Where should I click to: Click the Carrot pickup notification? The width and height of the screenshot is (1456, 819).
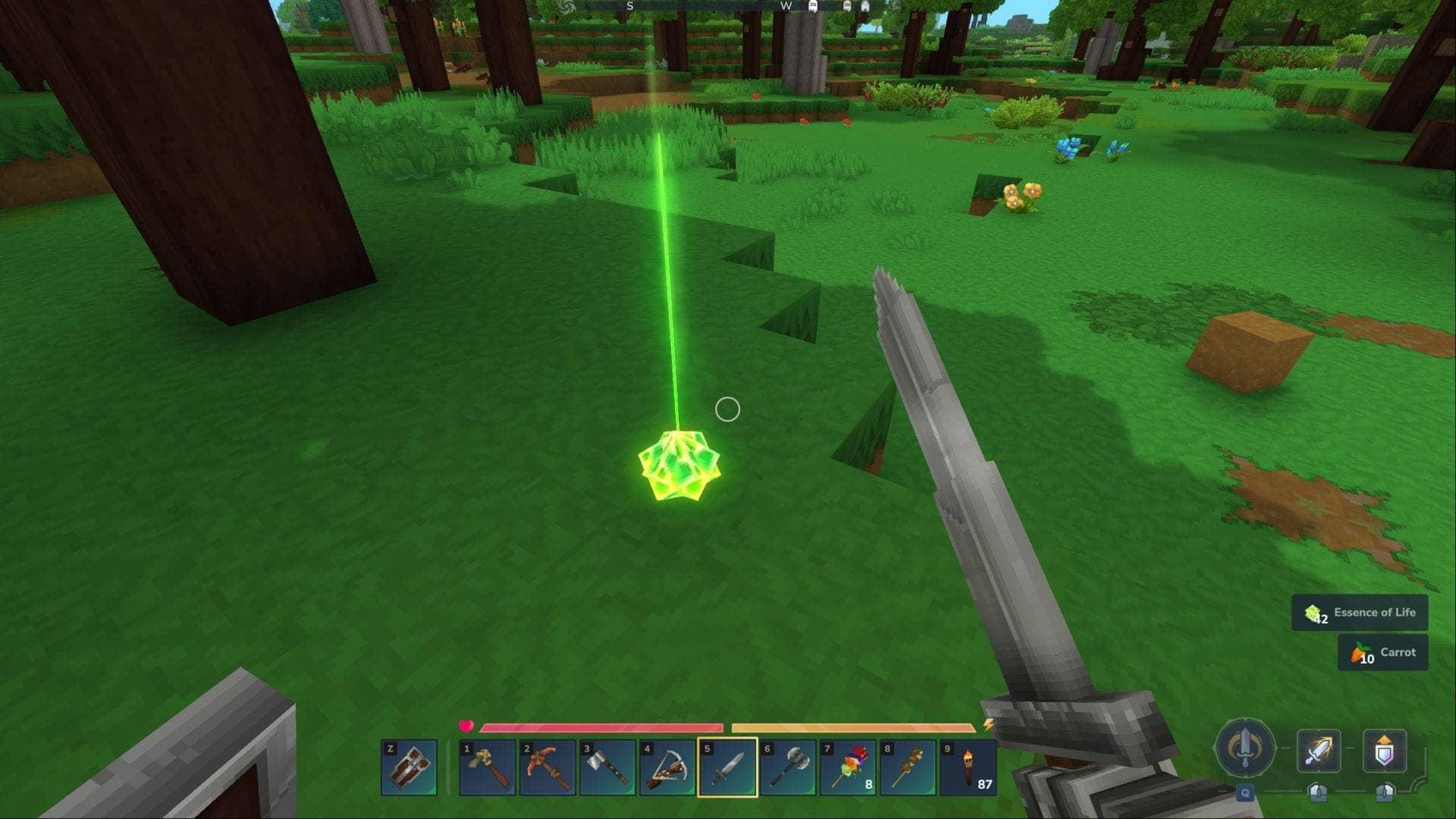(1382, 653)
